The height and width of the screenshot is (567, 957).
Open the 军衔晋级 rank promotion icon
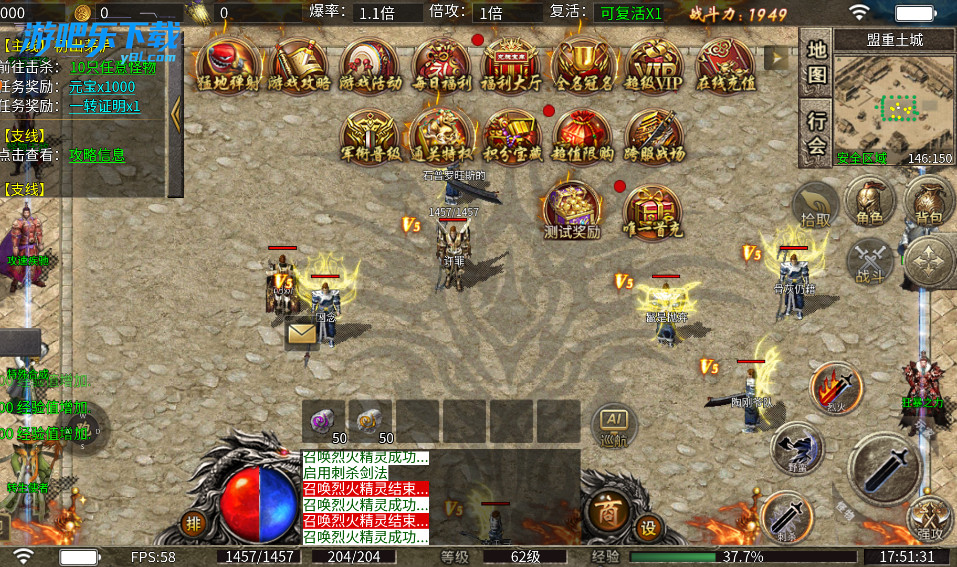370,136
